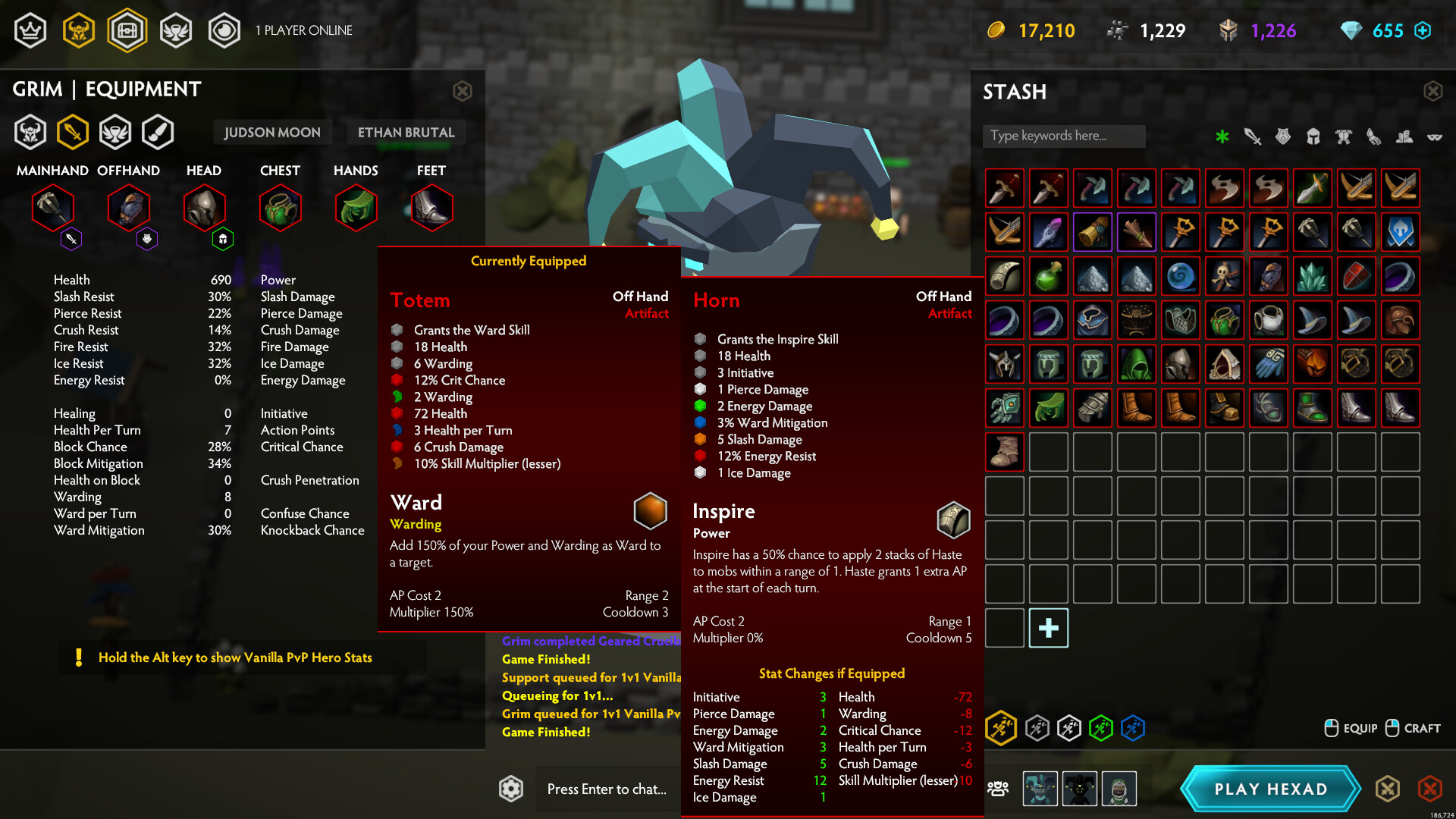Screen dimensions: 1456x819
Task: Select the blue rarity crafting filter hexagon
Action: [1133, 729]
